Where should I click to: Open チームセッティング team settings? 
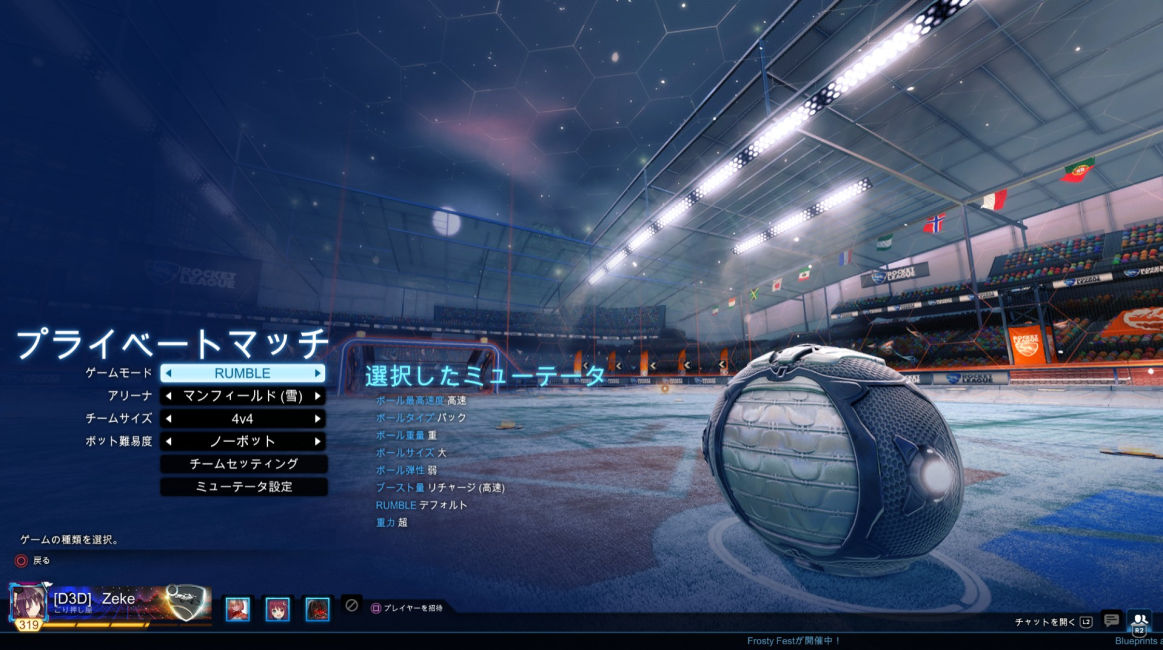[x=244, y=464]
